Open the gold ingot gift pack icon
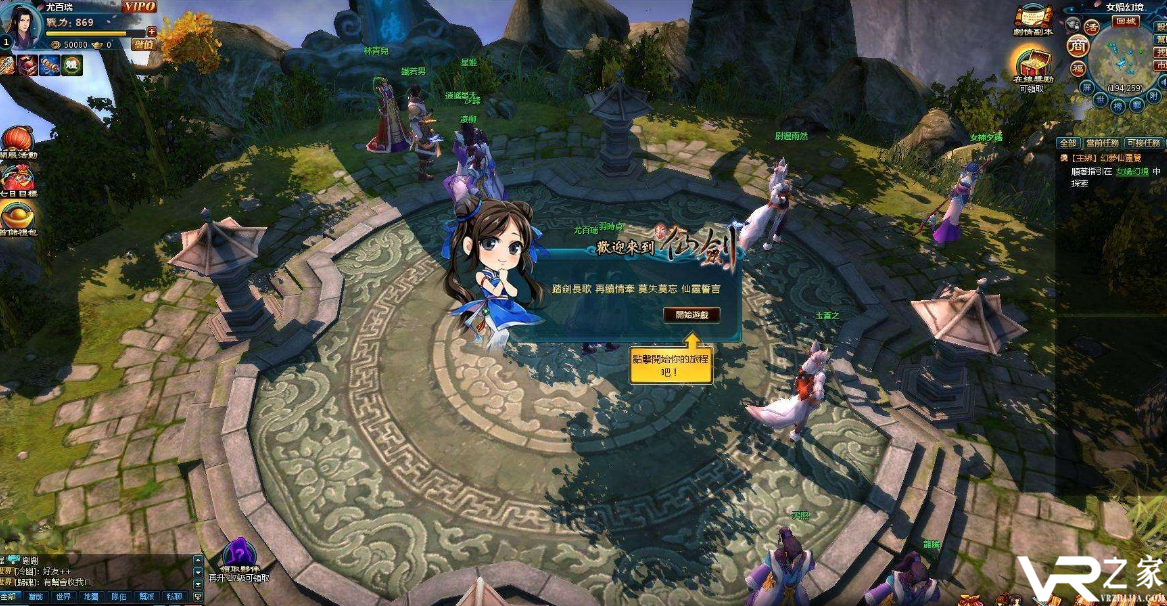1167x606 pixels. coord(16,214)
